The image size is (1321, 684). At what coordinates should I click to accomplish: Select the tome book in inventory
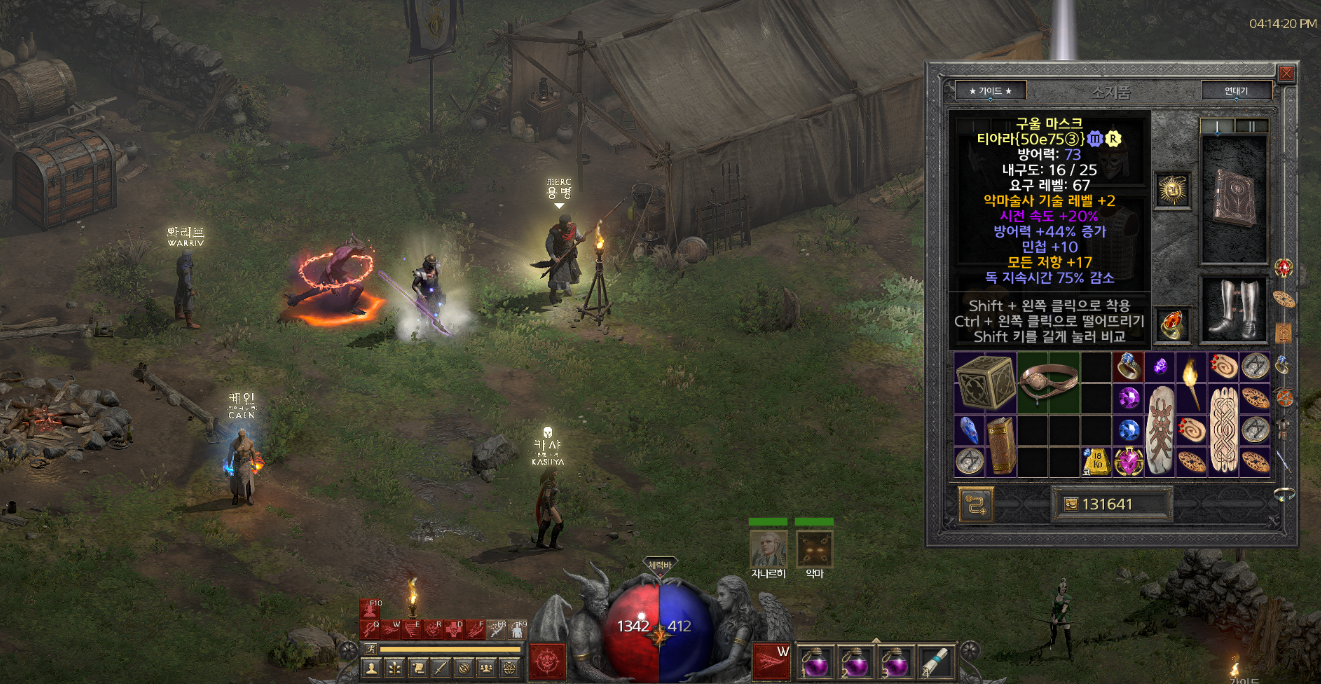pyautogui.click(x=1001, y=445)
